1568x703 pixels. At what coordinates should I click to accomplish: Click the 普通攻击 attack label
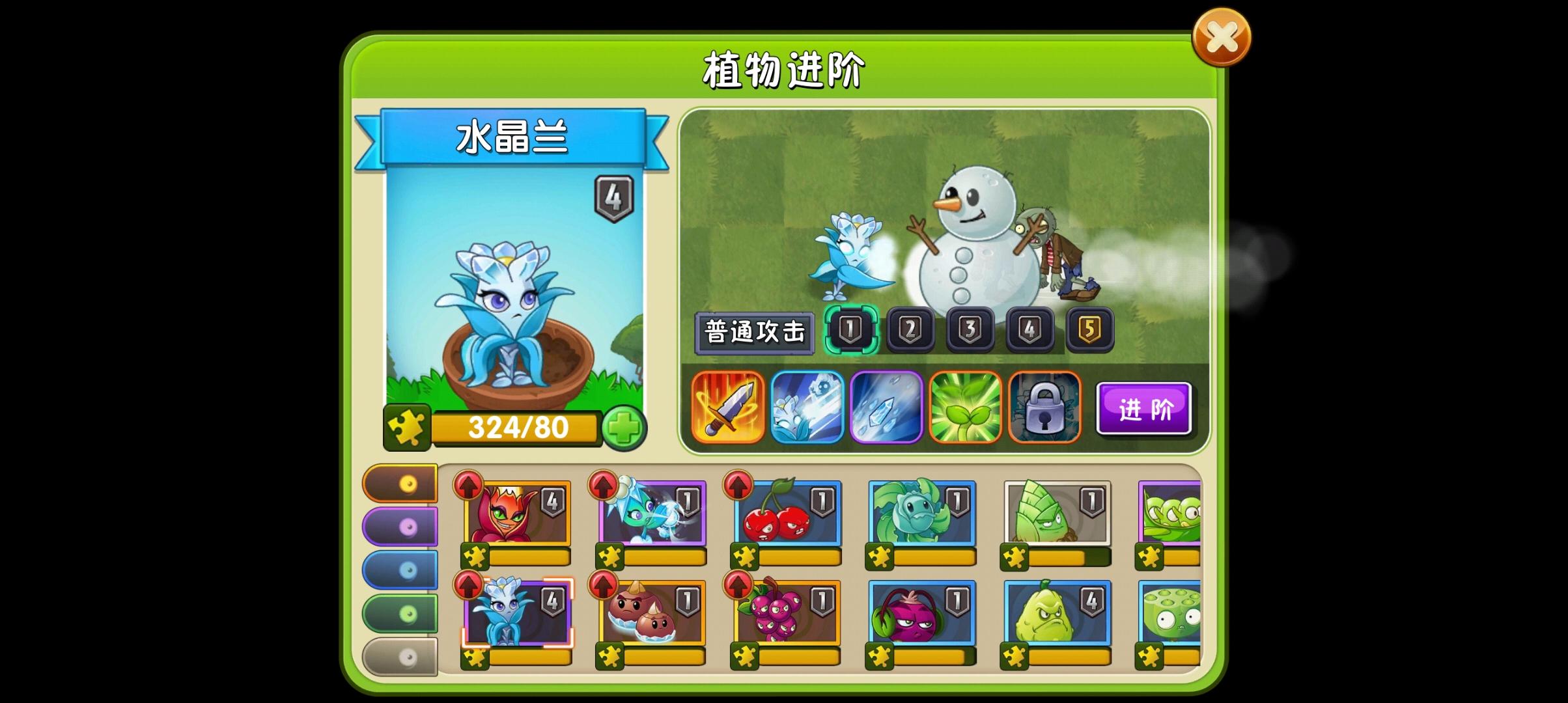755,331
